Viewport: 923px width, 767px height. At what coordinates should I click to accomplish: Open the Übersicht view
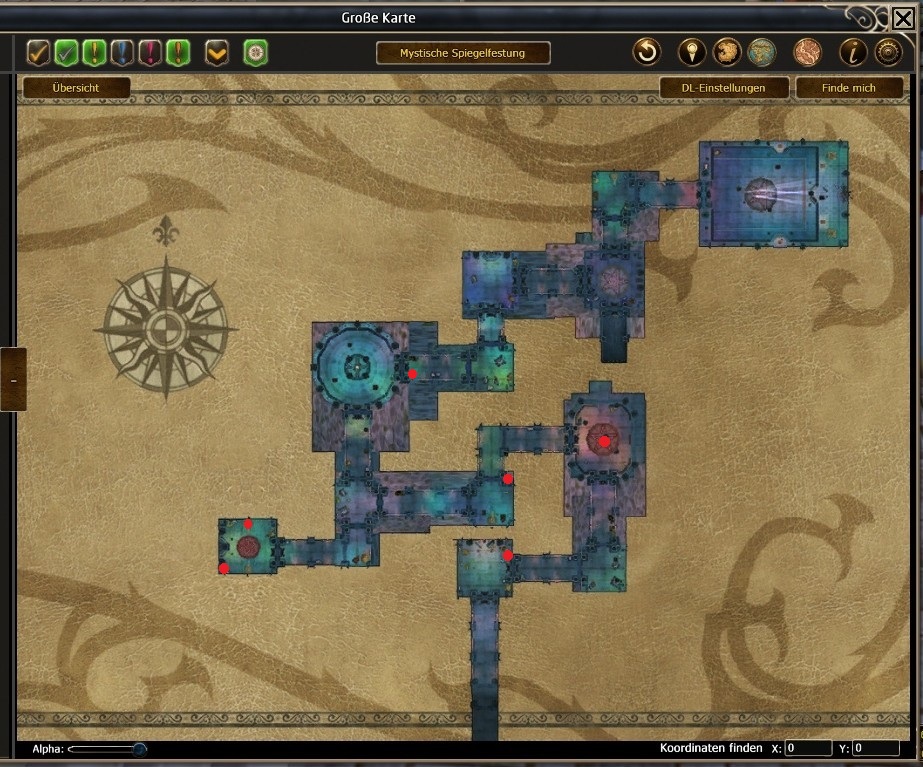click(76, 88)
